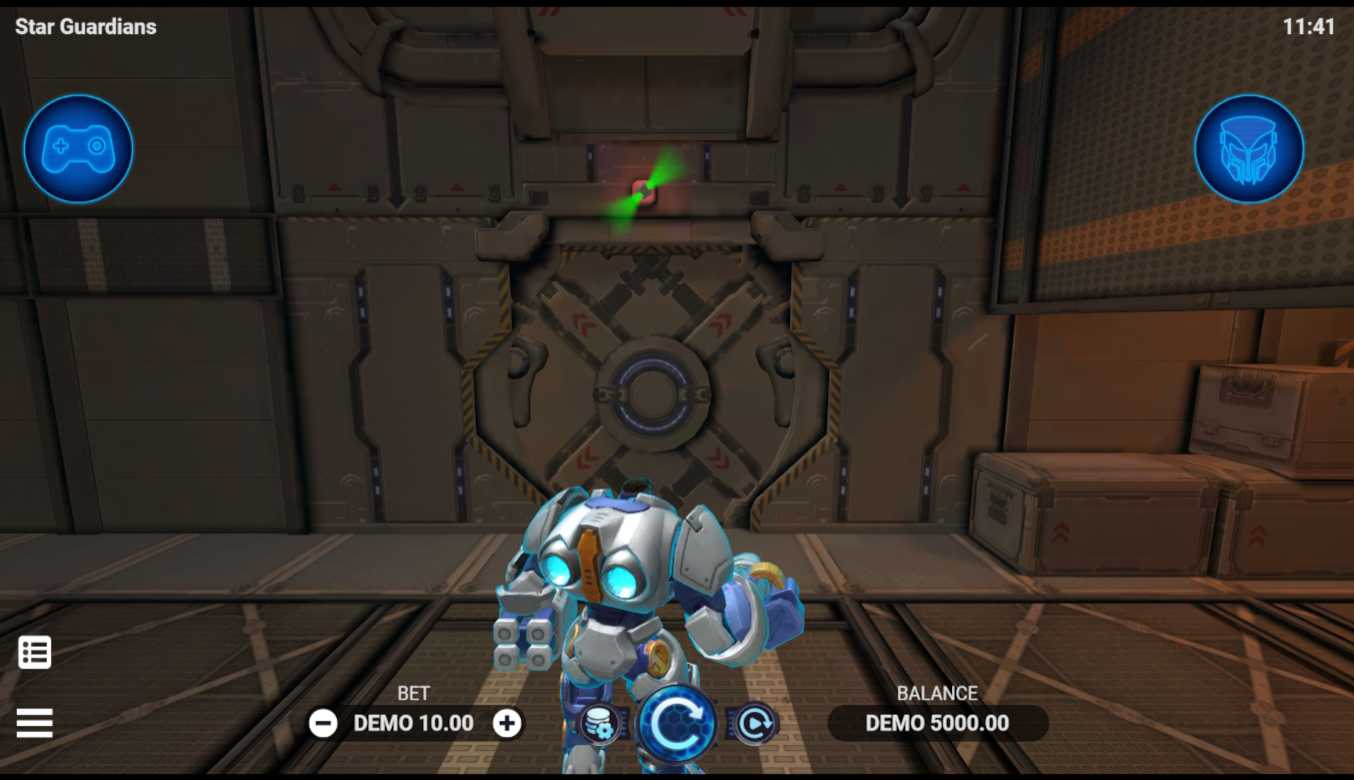Increase the bet with the plus button
The image size is (1354, 780).
pyautogui.click(x=507, y=723)
